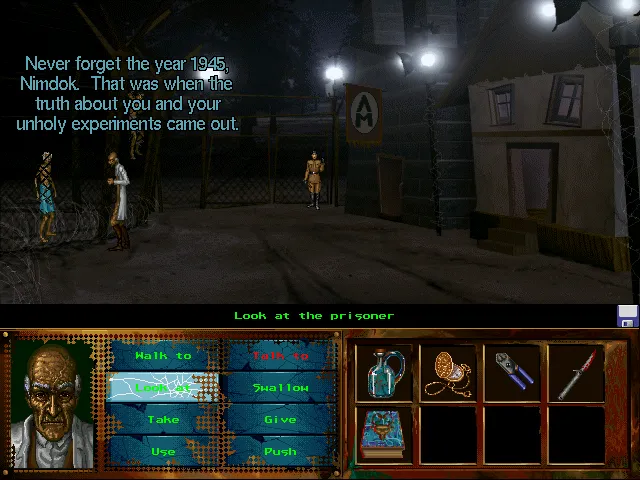Image resolution: width=640 pixels, height=480 pixels.
Task: Activate the Look at verb
Action: (163, 388)
